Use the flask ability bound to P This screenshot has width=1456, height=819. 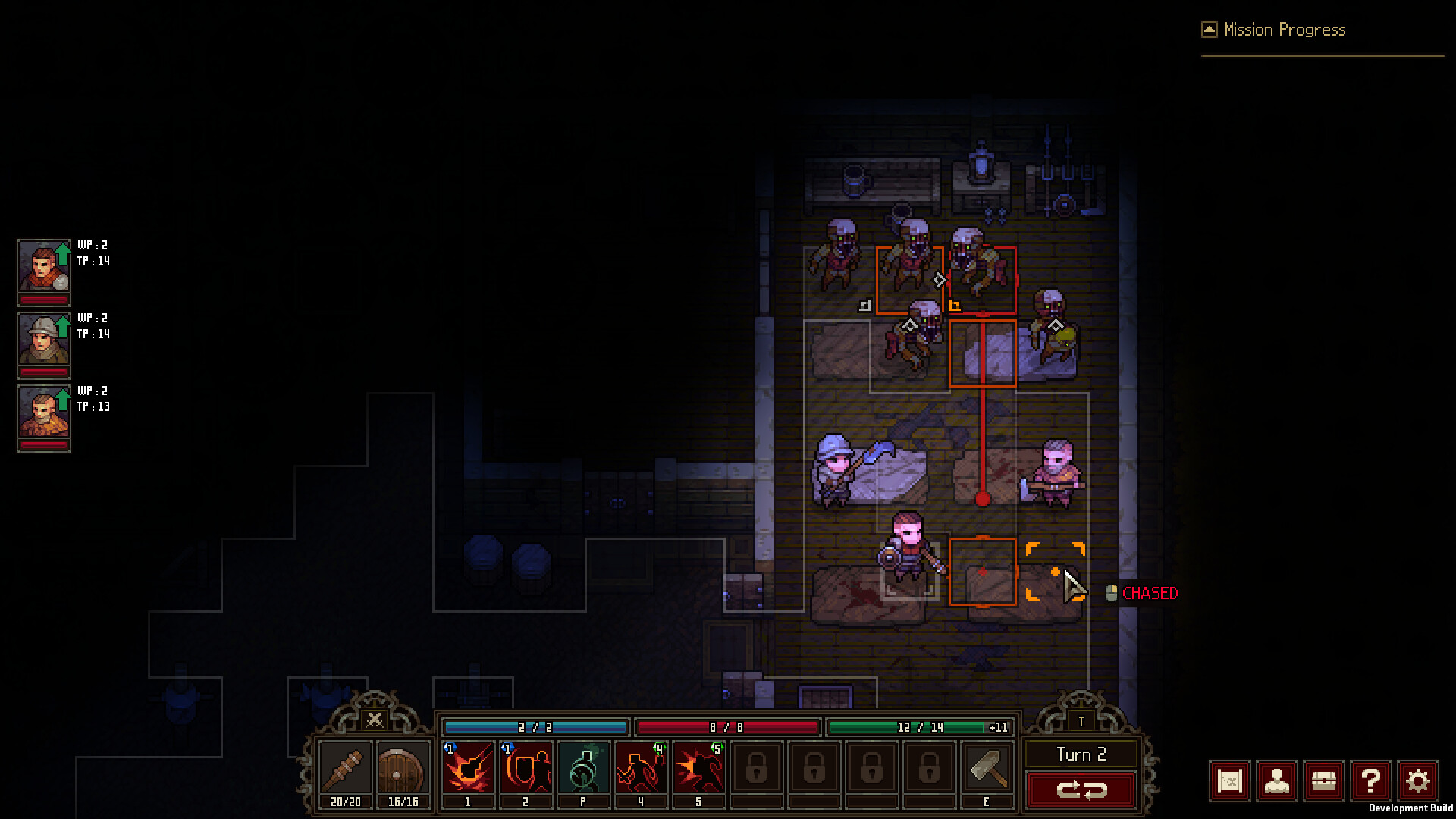coord(583,767)
